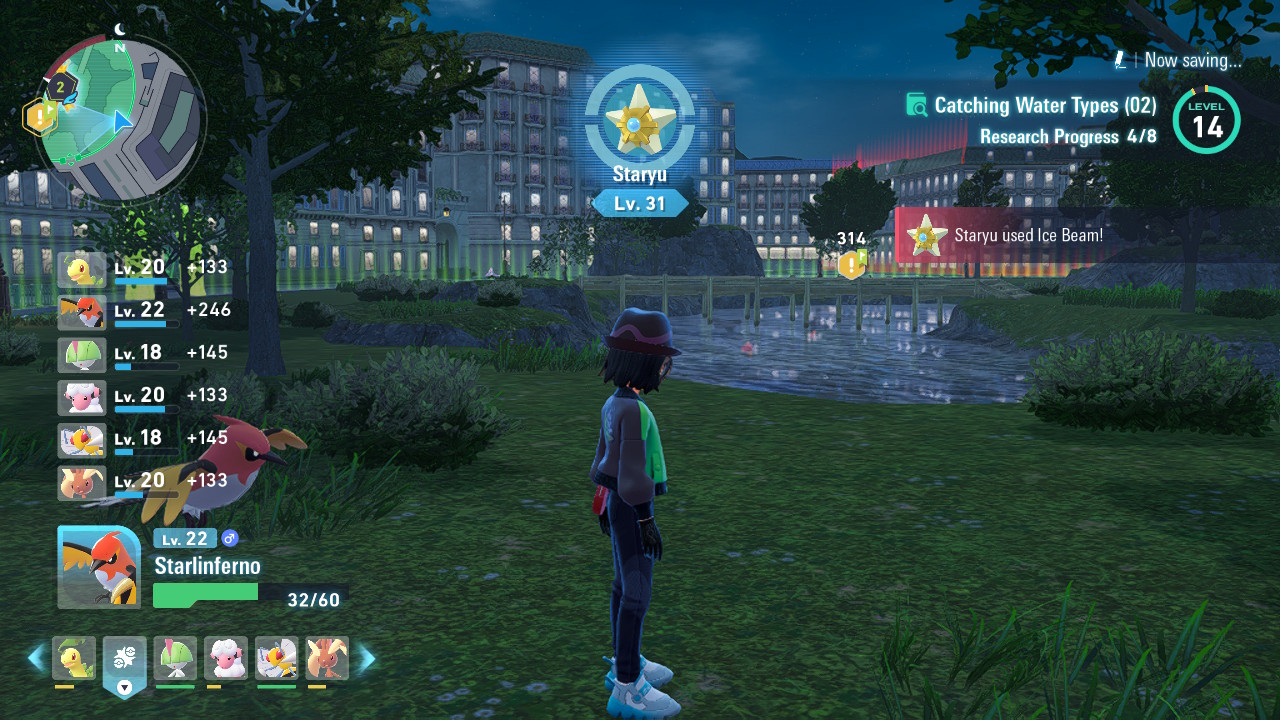Open the circular minimap
This screenshot has height=720, width=1280.
pos(120,120)
